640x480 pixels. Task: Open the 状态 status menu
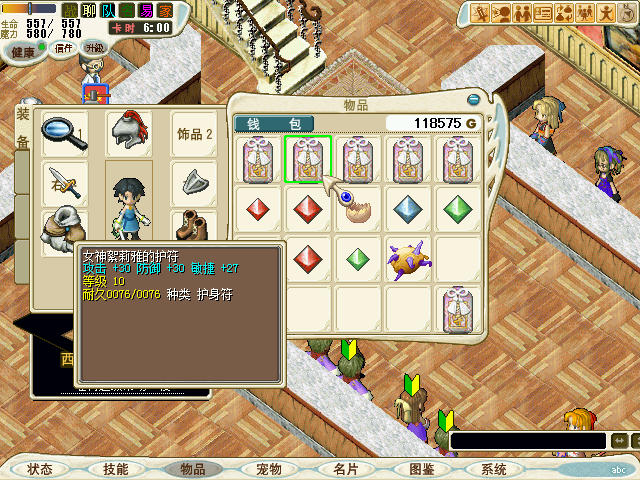(40, 469)
